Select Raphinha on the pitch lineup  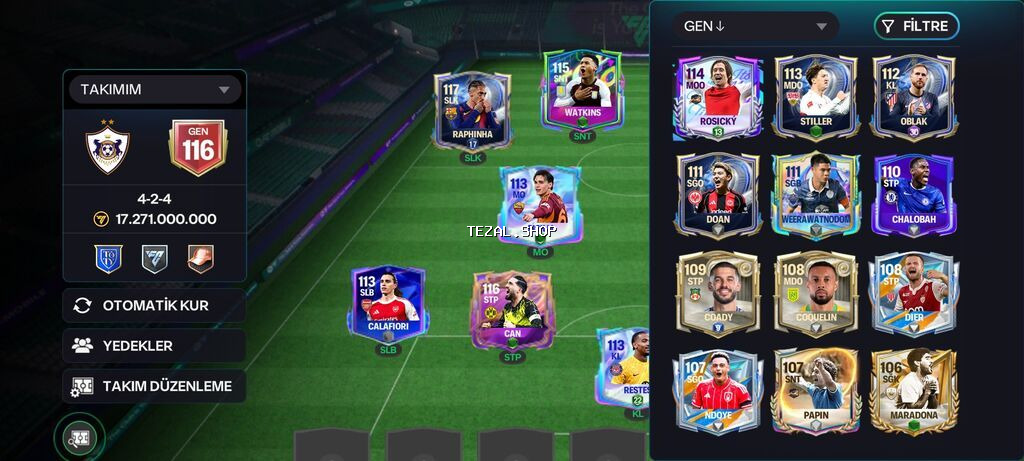tap(472, 111)
